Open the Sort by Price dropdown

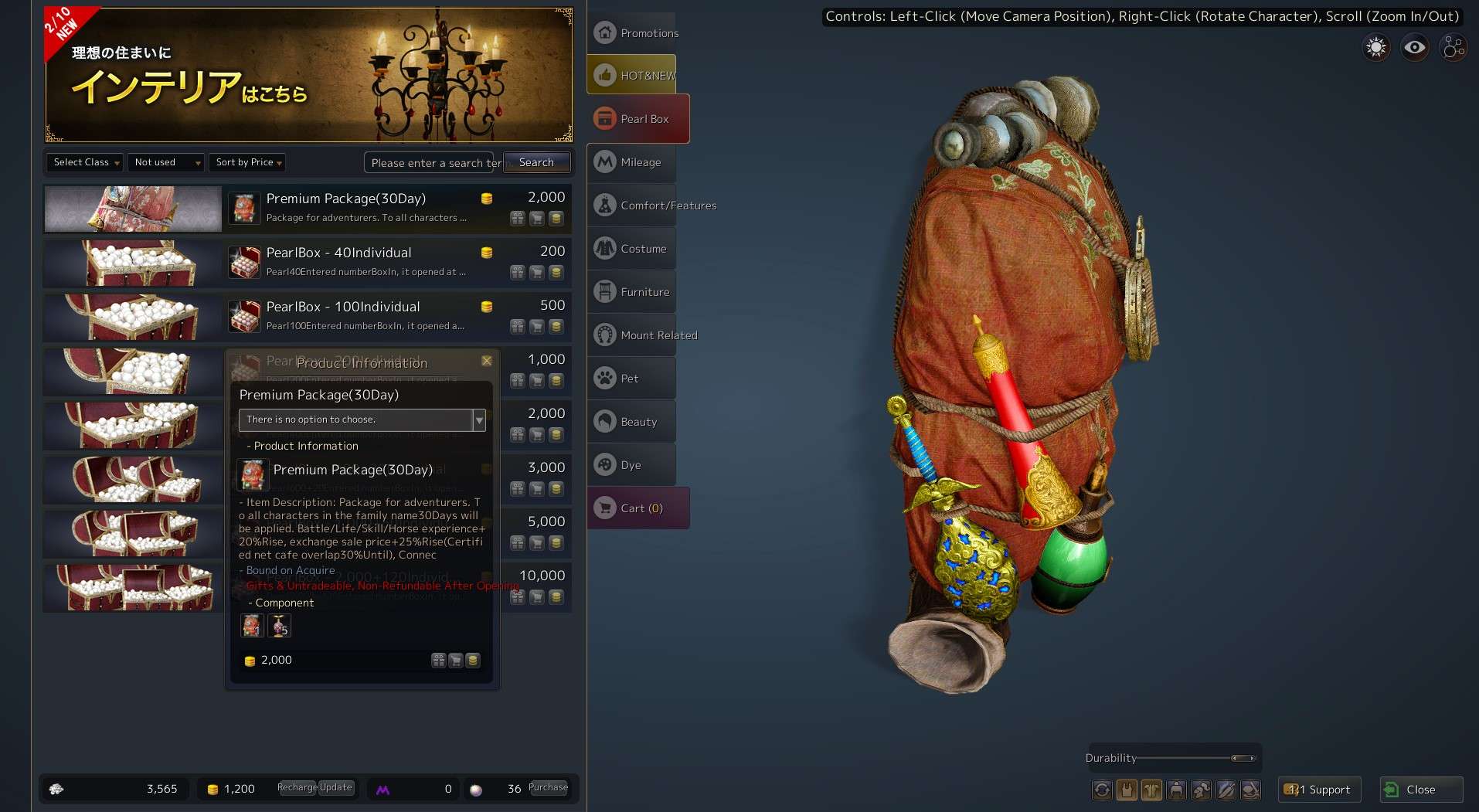(247, 162)
